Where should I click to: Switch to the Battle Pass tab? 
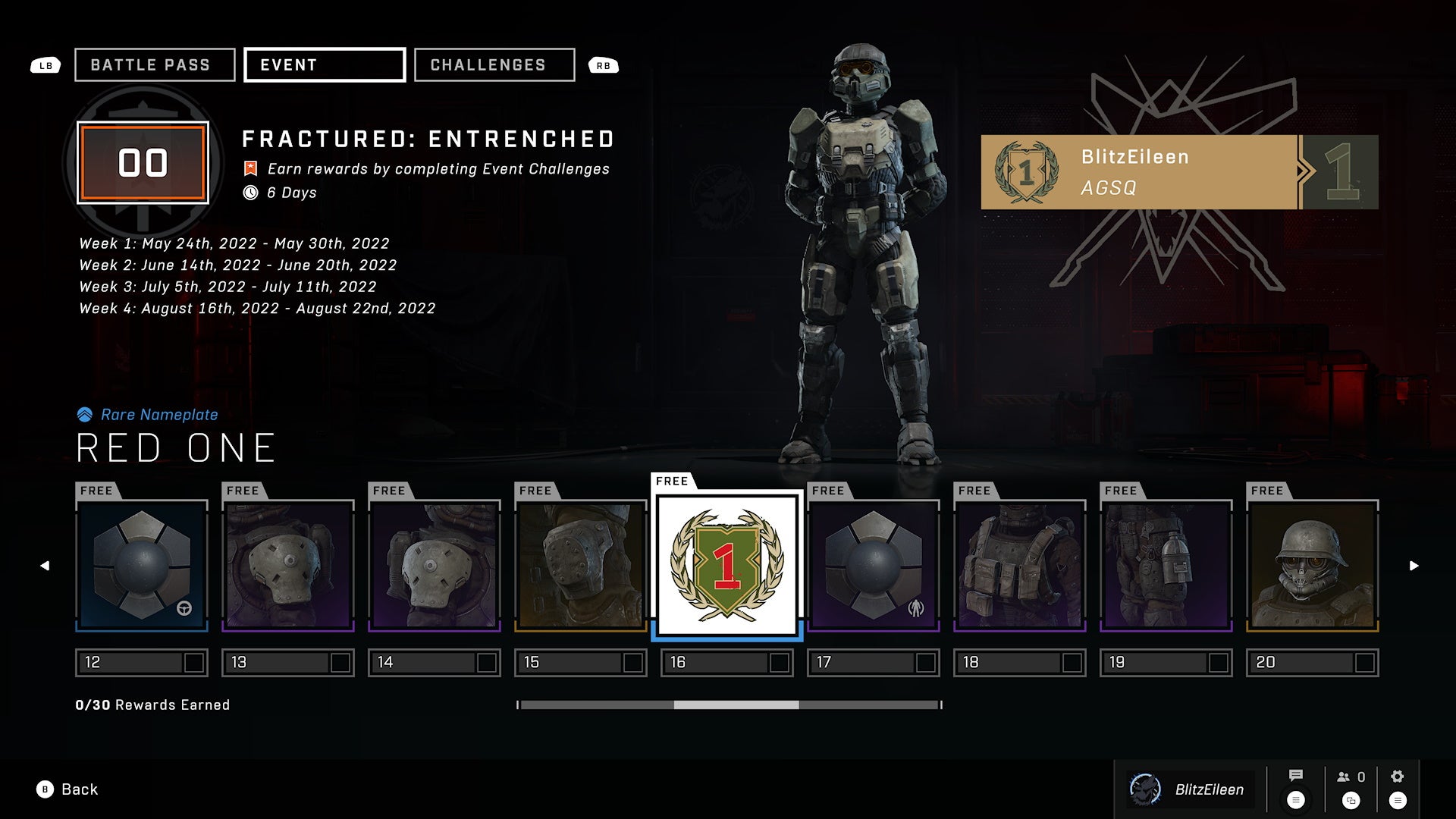tap(155, 65)
